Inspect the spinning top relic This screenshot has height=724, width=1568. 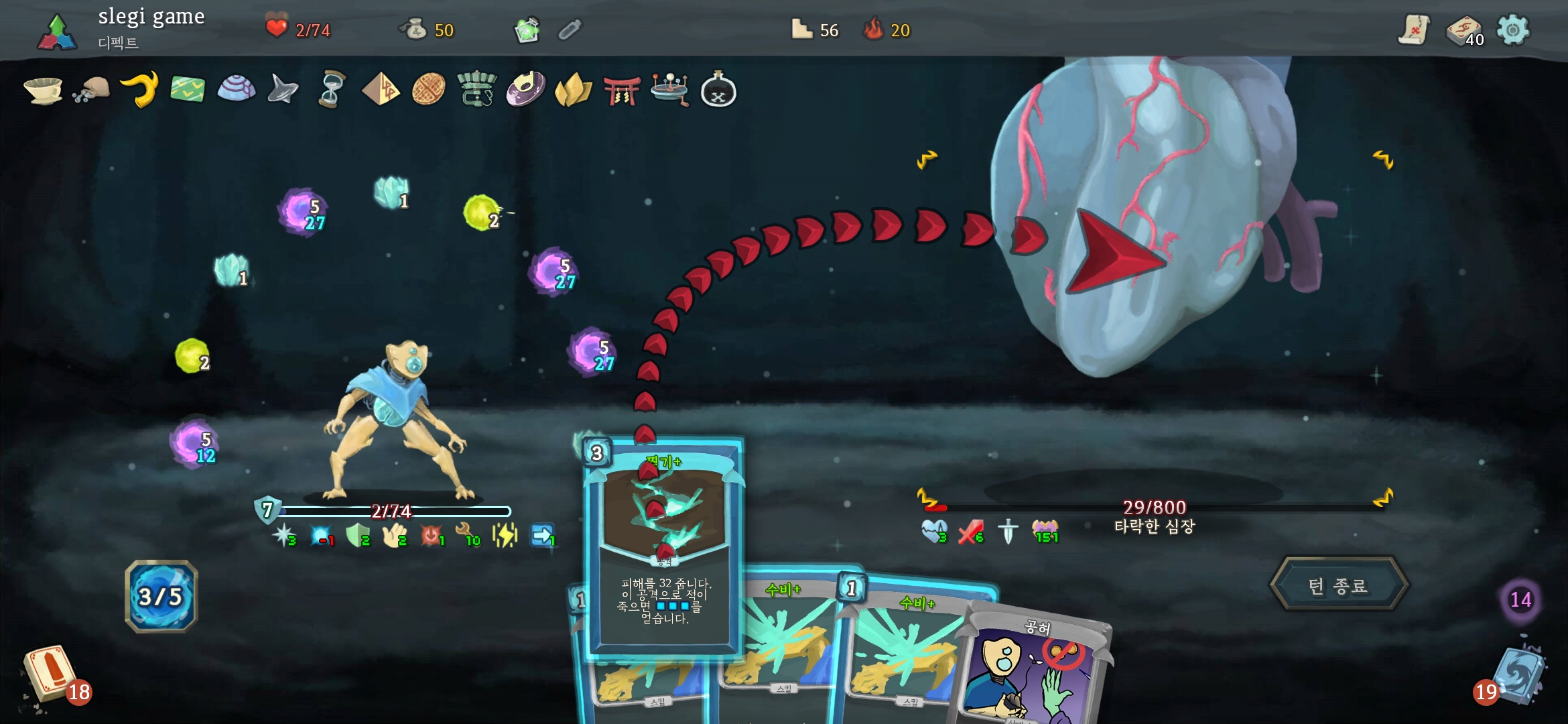[x=283, y=89]
